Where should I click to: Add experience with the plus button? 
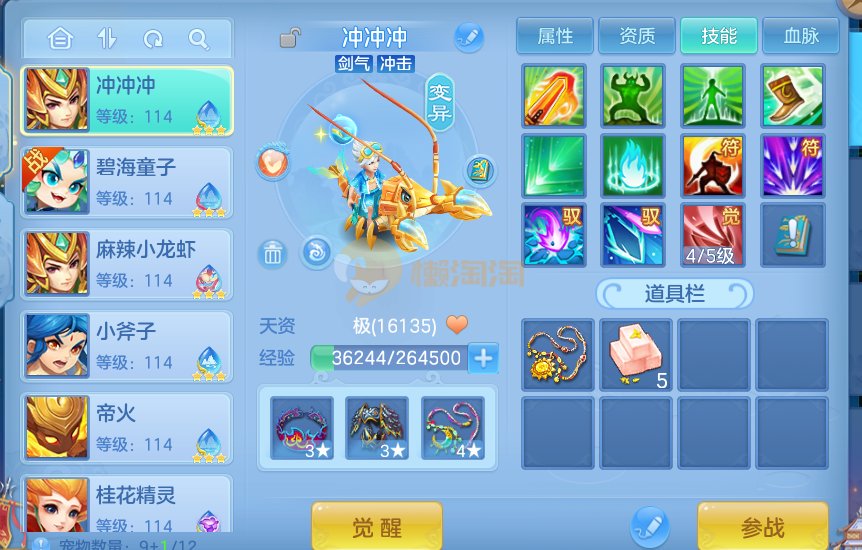483,358
